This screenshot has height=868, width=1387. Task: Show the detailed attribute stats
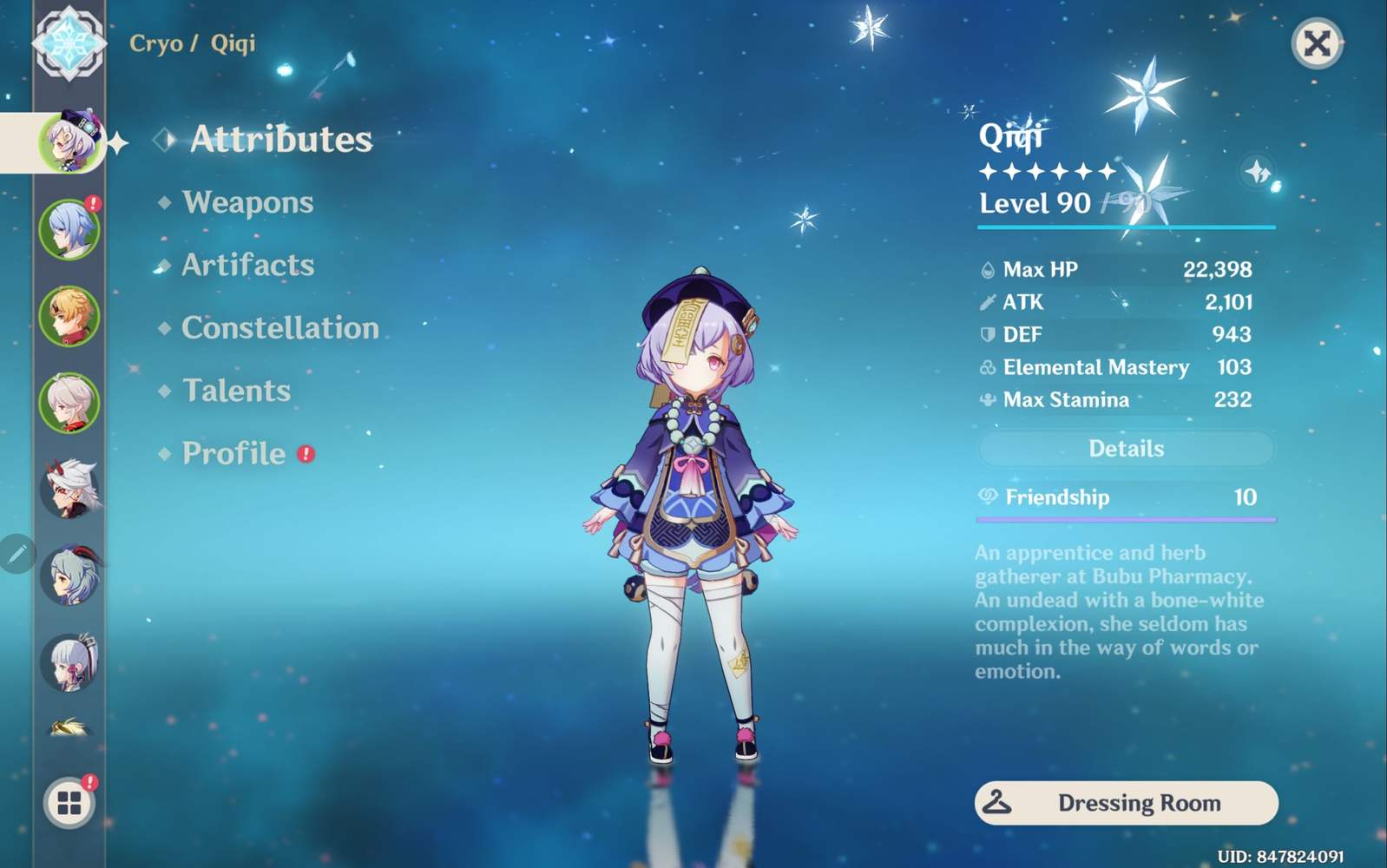[1126, 449]
